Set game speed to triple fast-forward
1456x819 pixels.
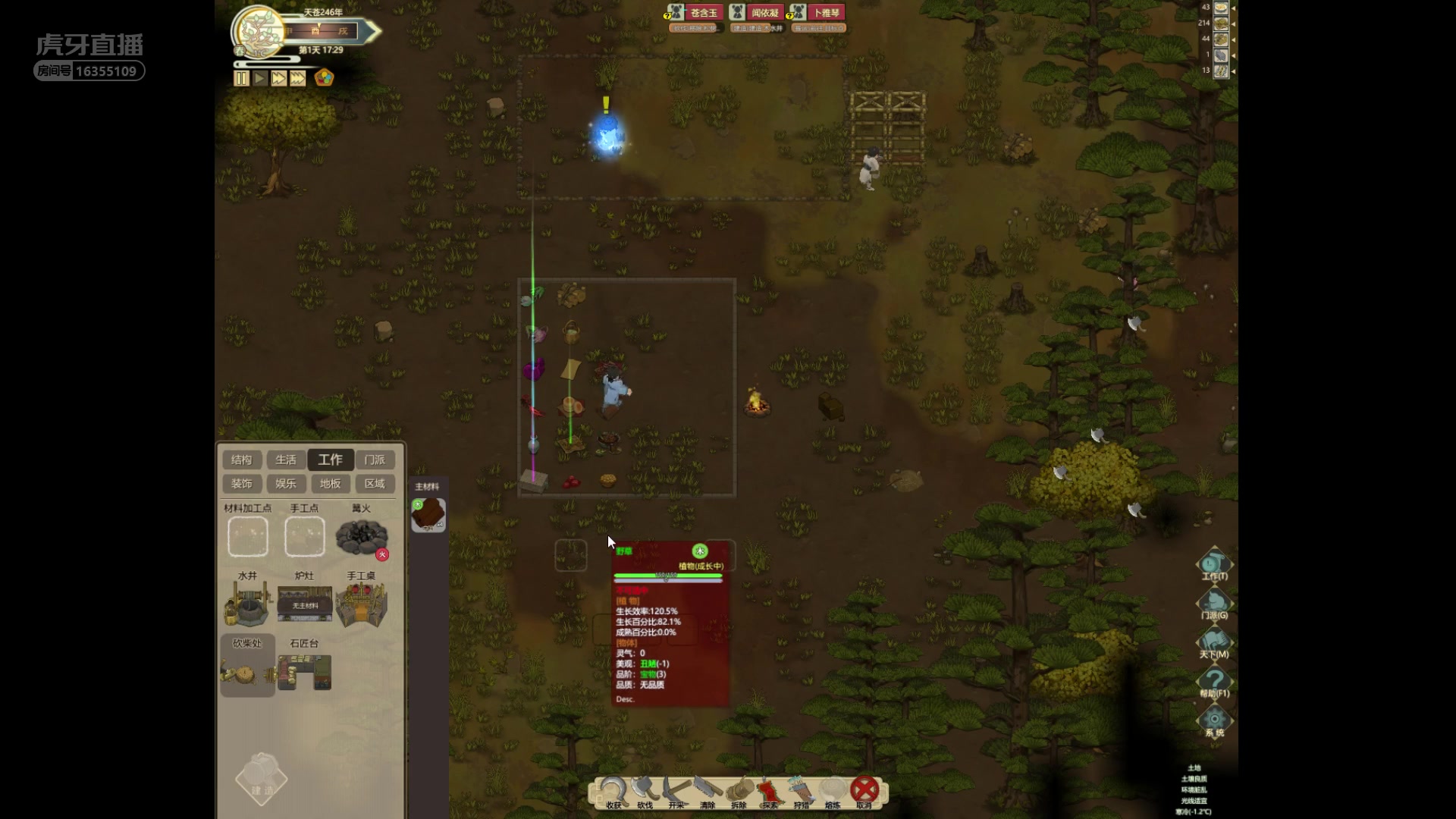[298, 78]
